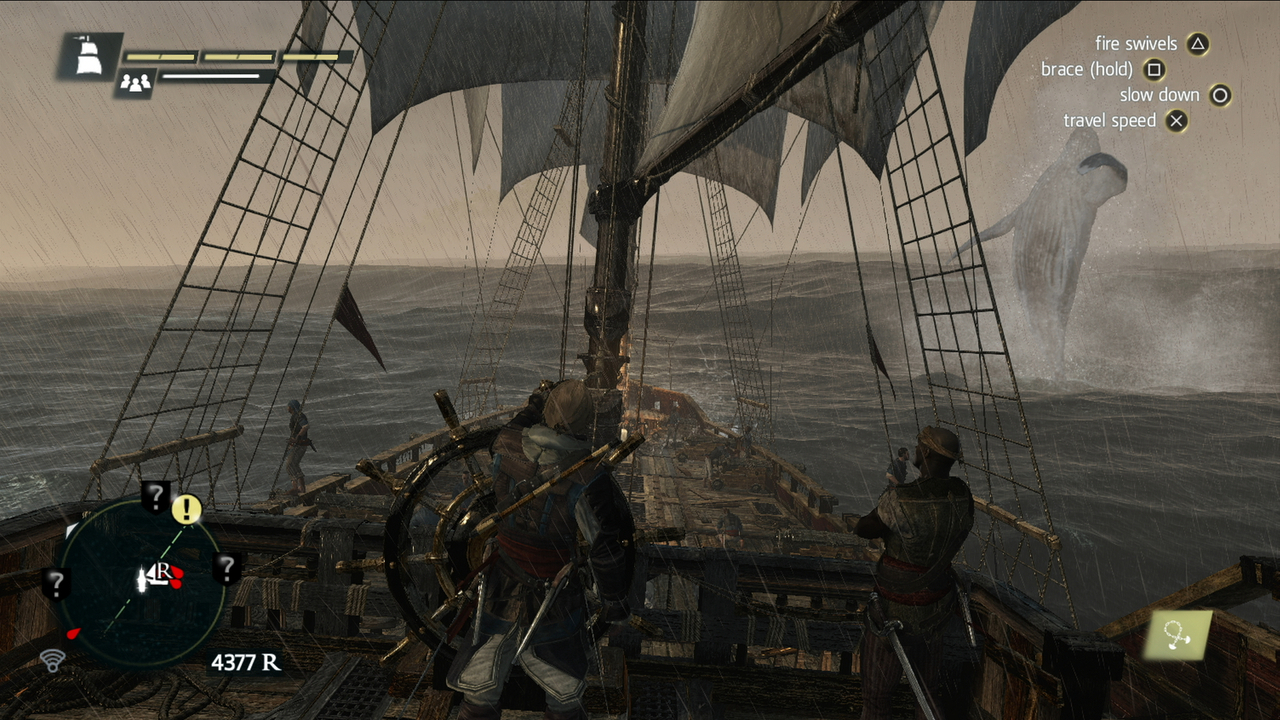1280x720 pixels.
Task: Click the network signal icon
Action: click(x=52, y=659)
